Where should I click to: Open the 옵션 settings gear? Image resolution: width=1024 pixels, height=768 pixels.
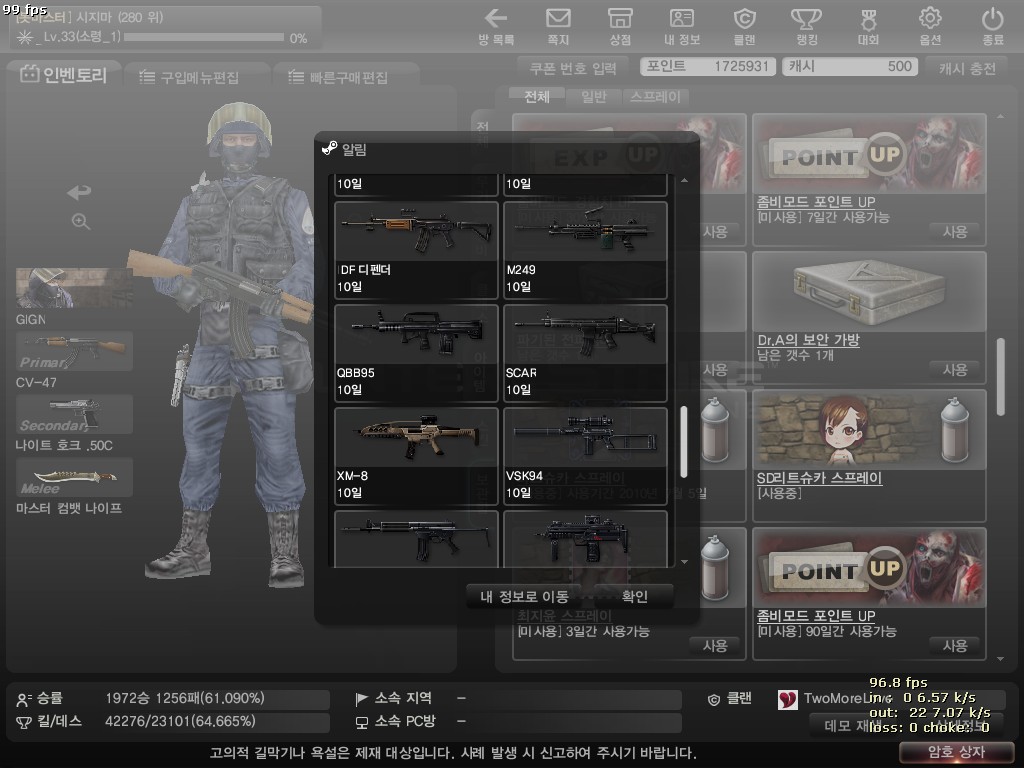(930, 26)
